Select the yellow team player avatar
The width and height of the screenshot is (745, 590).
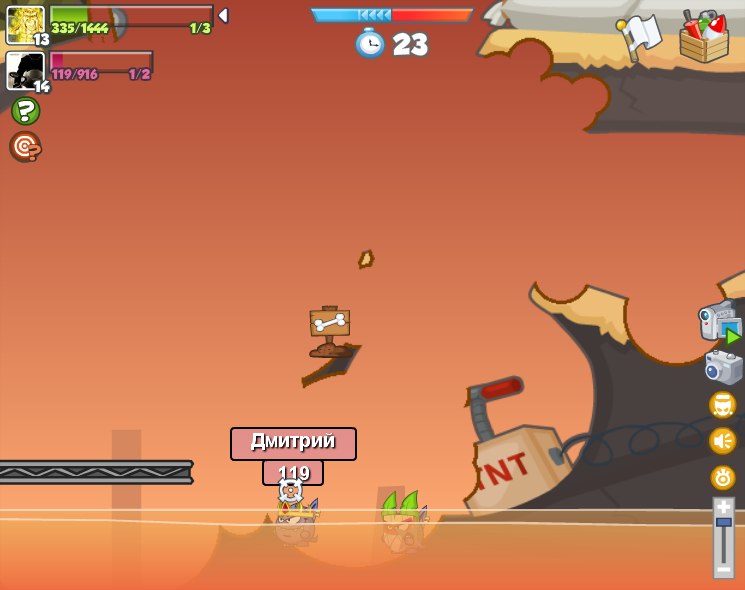(25, 24)
